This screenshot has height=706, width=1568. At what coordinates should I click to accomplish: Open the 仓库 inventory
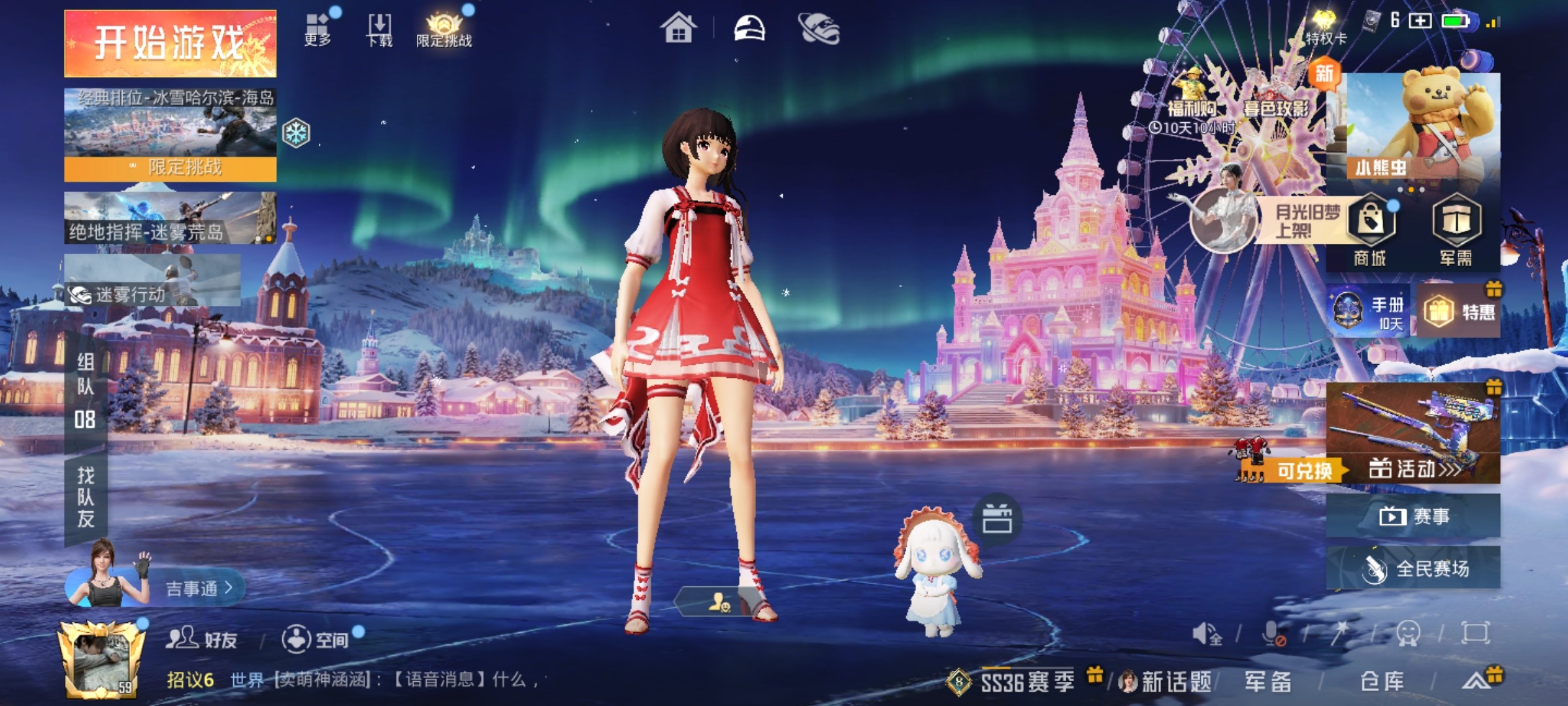[1382, 682]
